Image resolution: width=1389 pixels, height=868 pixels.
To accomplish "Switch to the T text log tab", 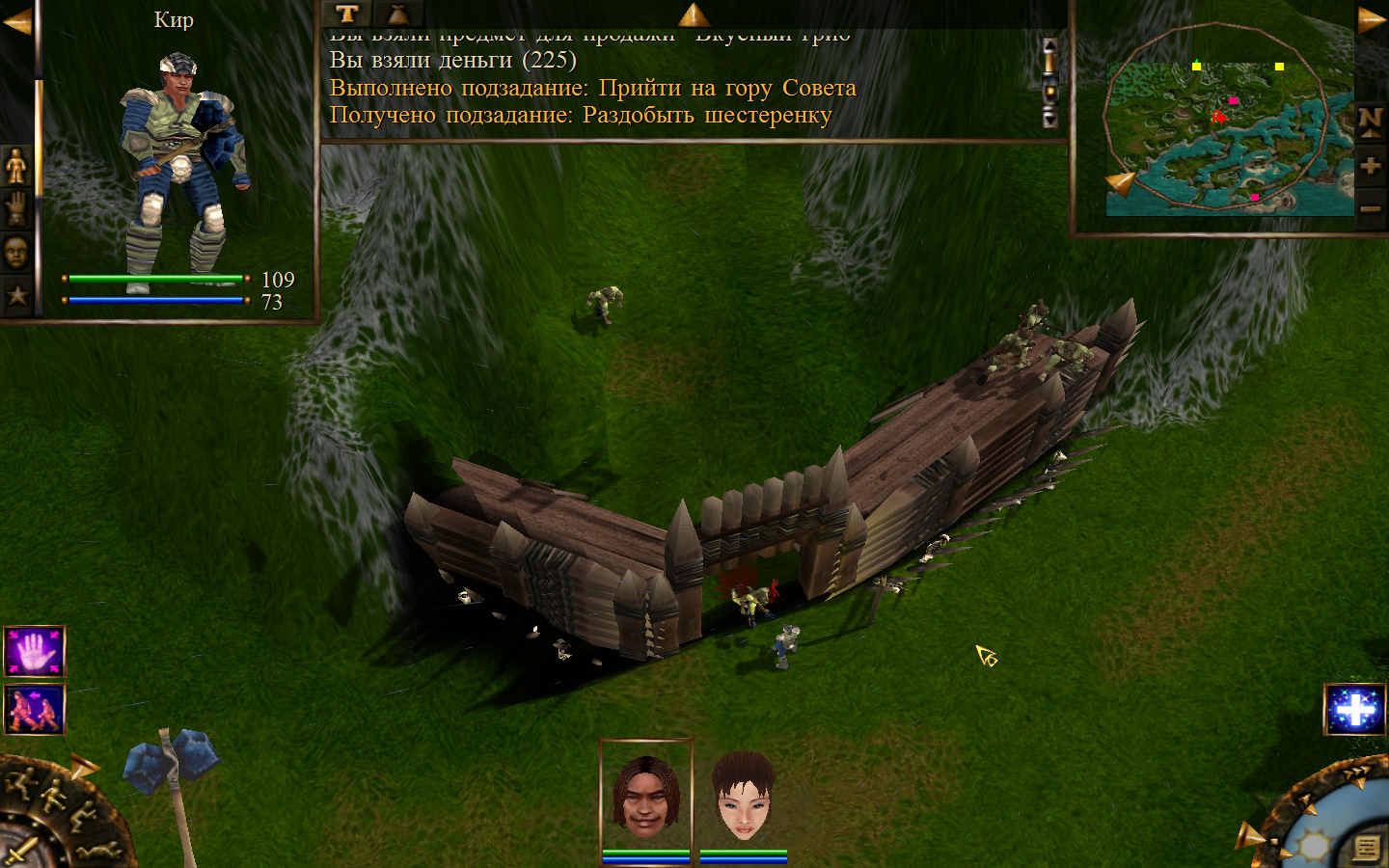I will coord(347,14).
